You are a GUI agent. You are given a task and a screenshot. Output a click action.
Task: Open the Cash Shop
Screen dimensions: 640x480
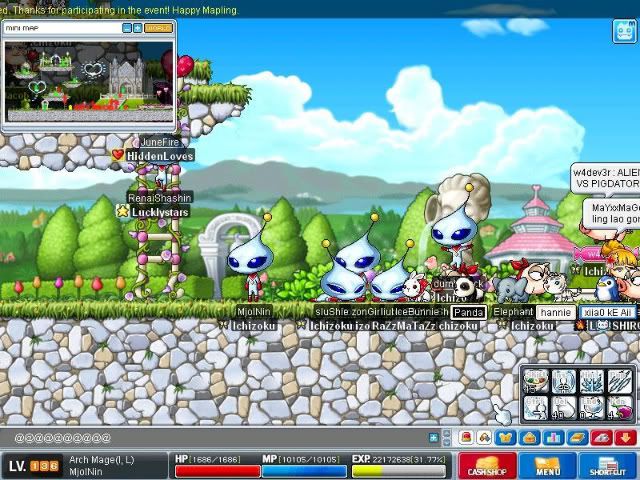(x=487, y=466)
